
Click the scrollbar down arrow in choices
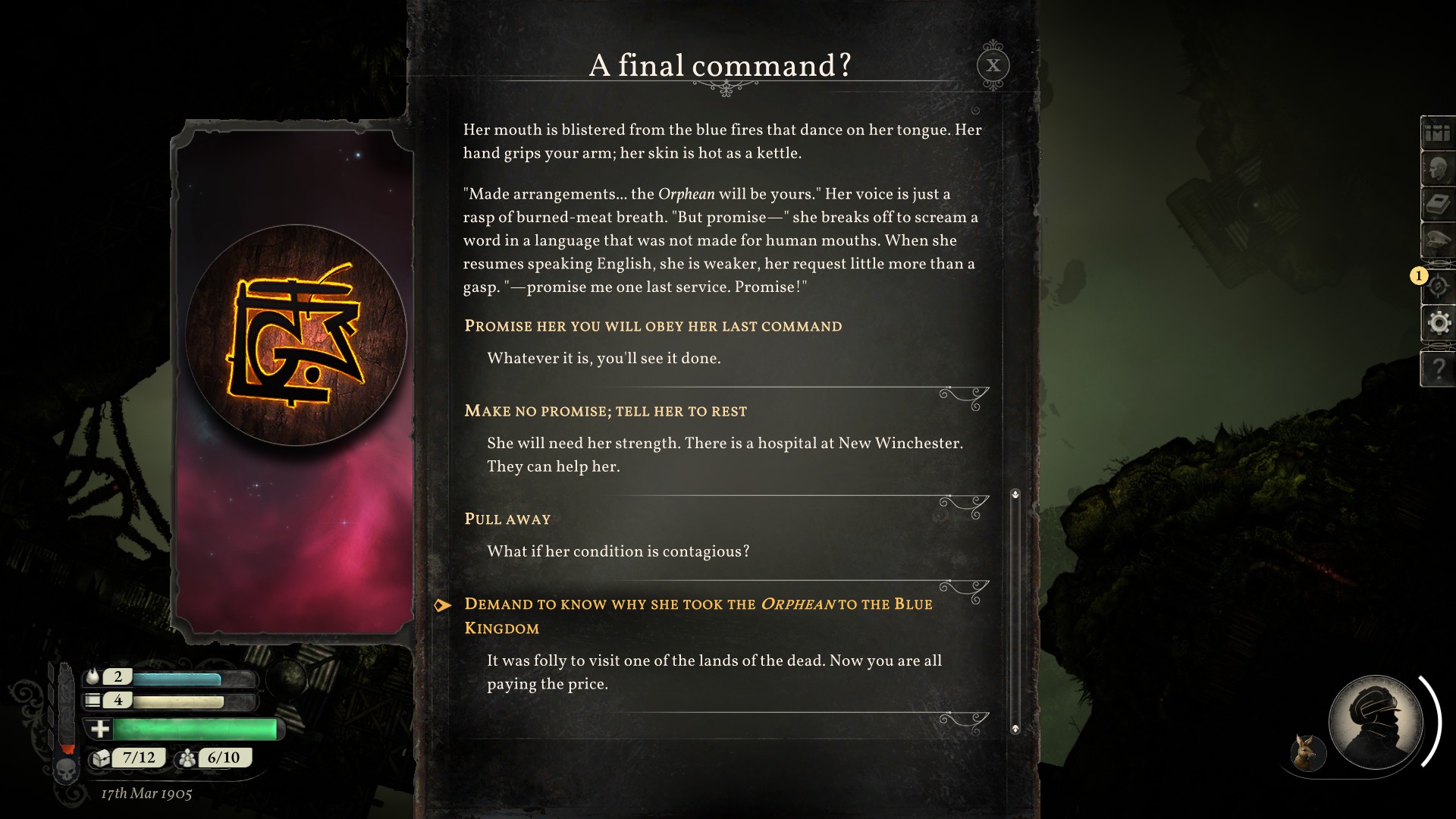pos(1015,729)
